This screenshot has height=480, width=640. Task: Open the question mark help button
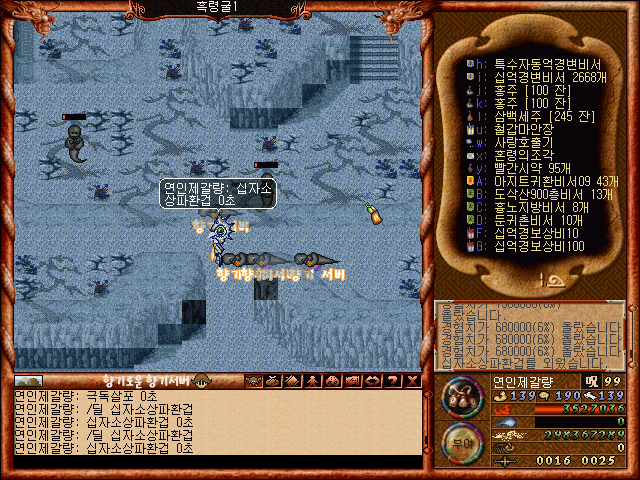tap(393, 381)
